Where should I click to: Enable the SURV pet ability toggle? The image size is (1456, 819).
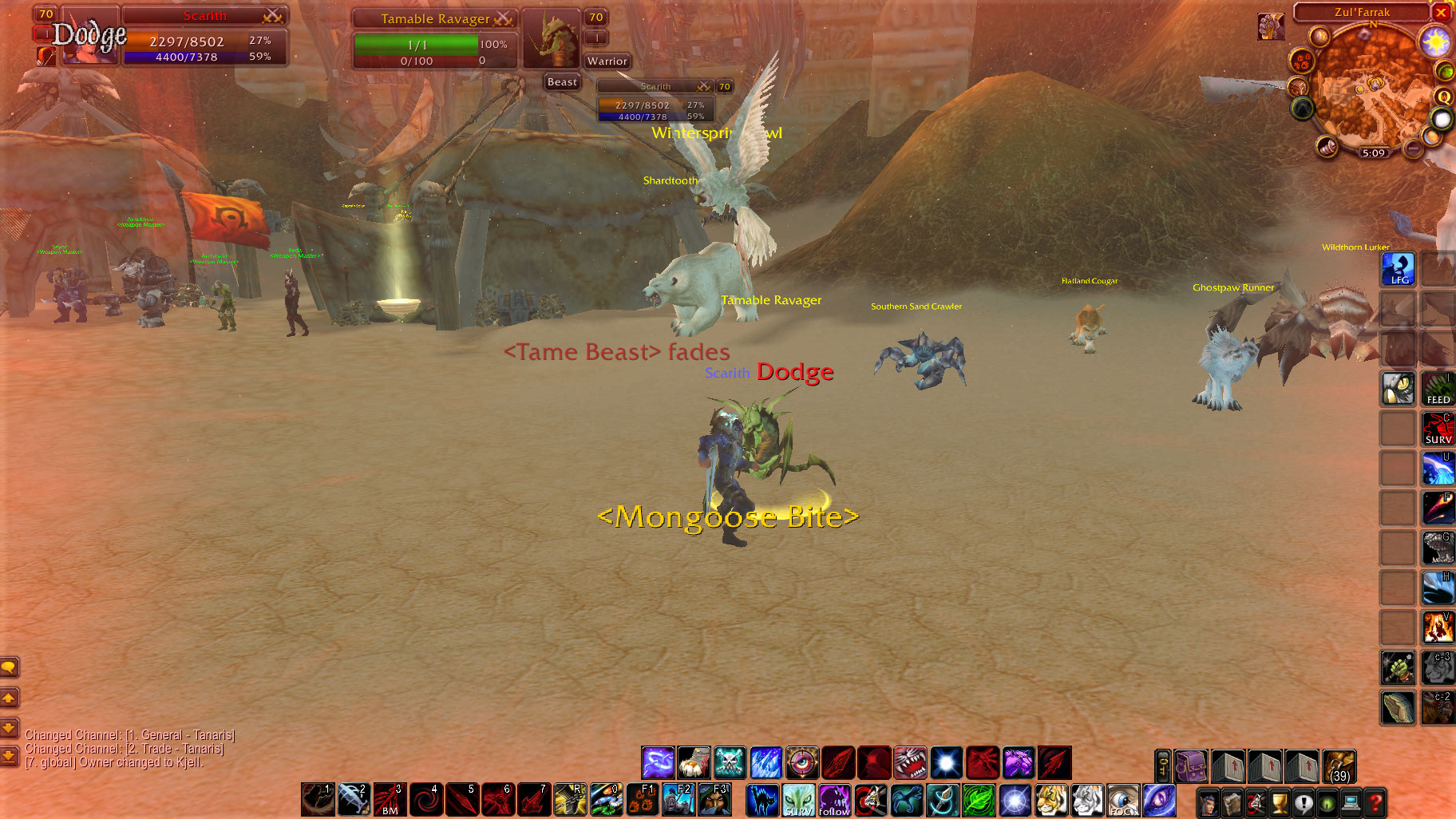[797, 800]
